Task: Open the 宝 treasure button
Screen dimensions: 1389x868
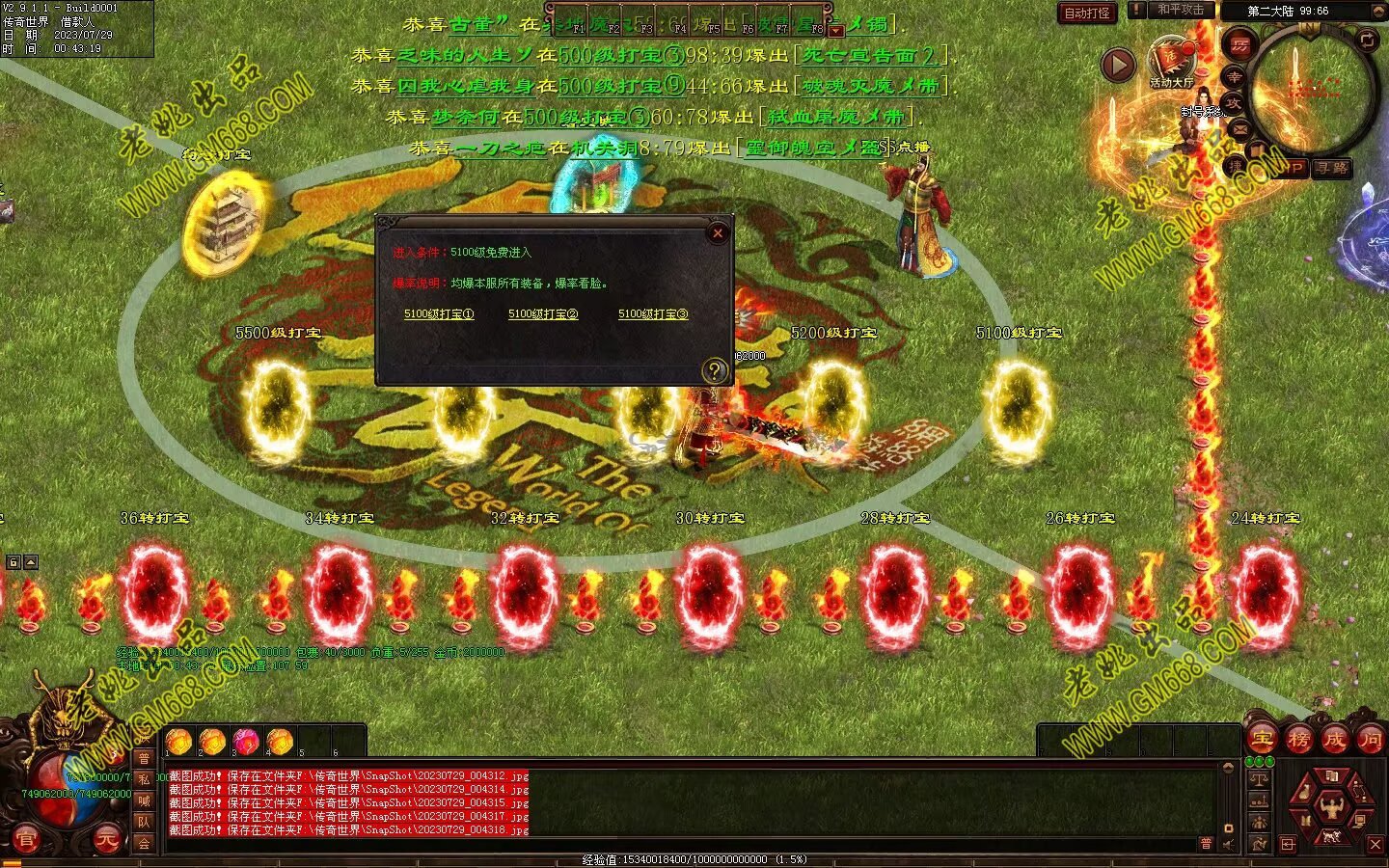Action: coord(1262,740)
